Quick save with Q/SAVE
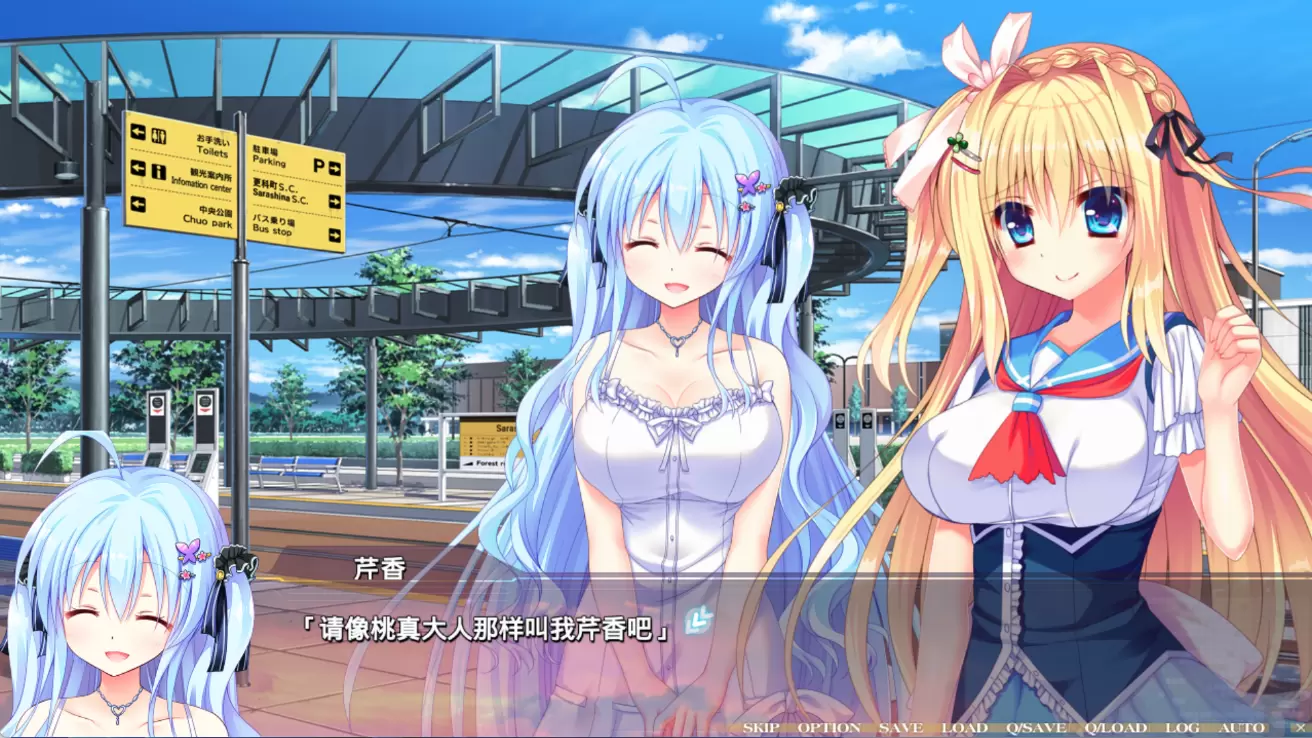Screen dimensions: 1312x738 click(1037, 728)
